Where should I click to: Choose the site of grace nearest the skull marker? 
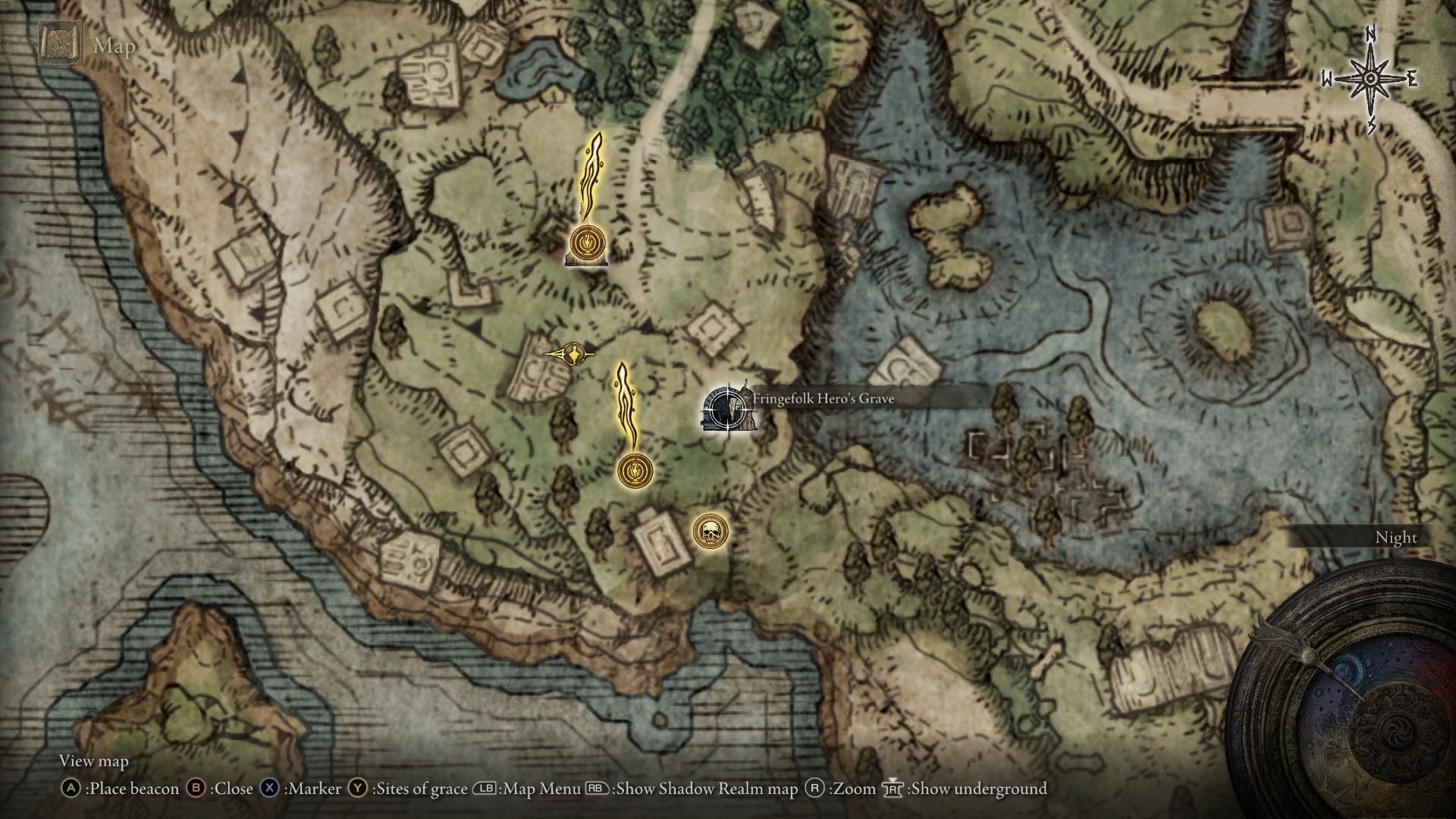(x=635, y=471)
